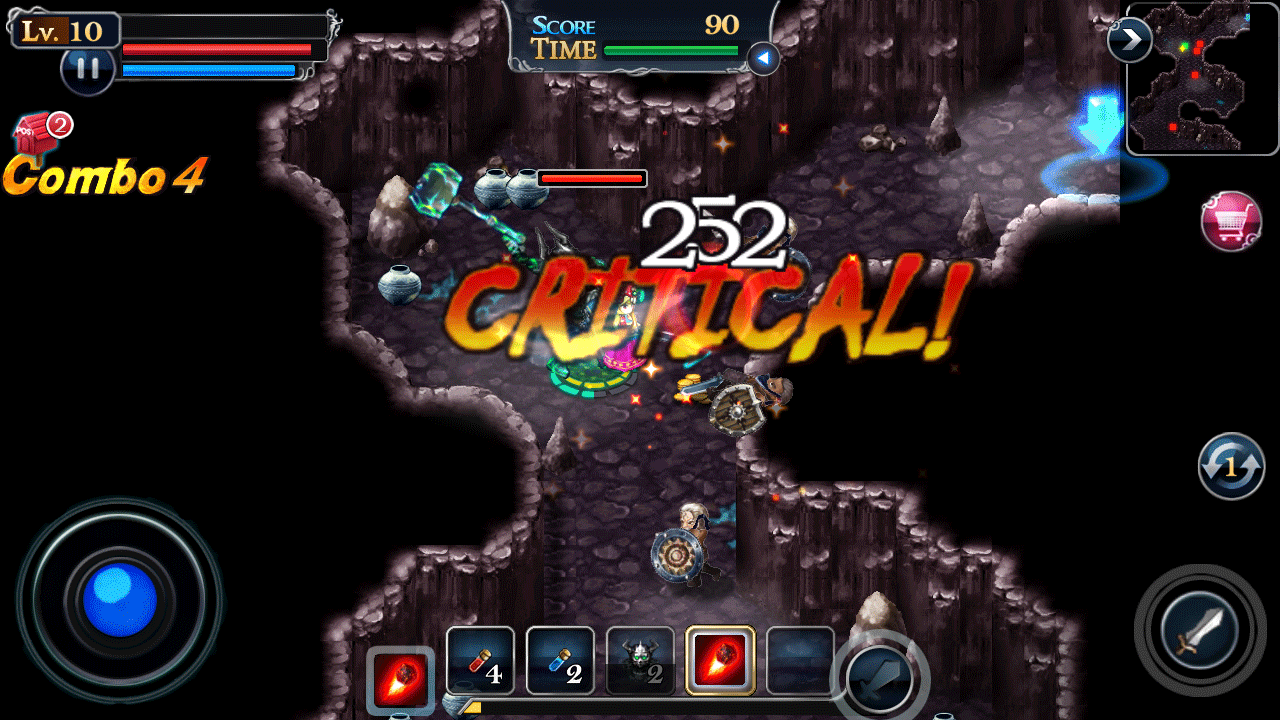This screenshot has width=1280, height=720.
Task: Expand the leftmost fireball quick slot
Action: [x=399, y=679]
